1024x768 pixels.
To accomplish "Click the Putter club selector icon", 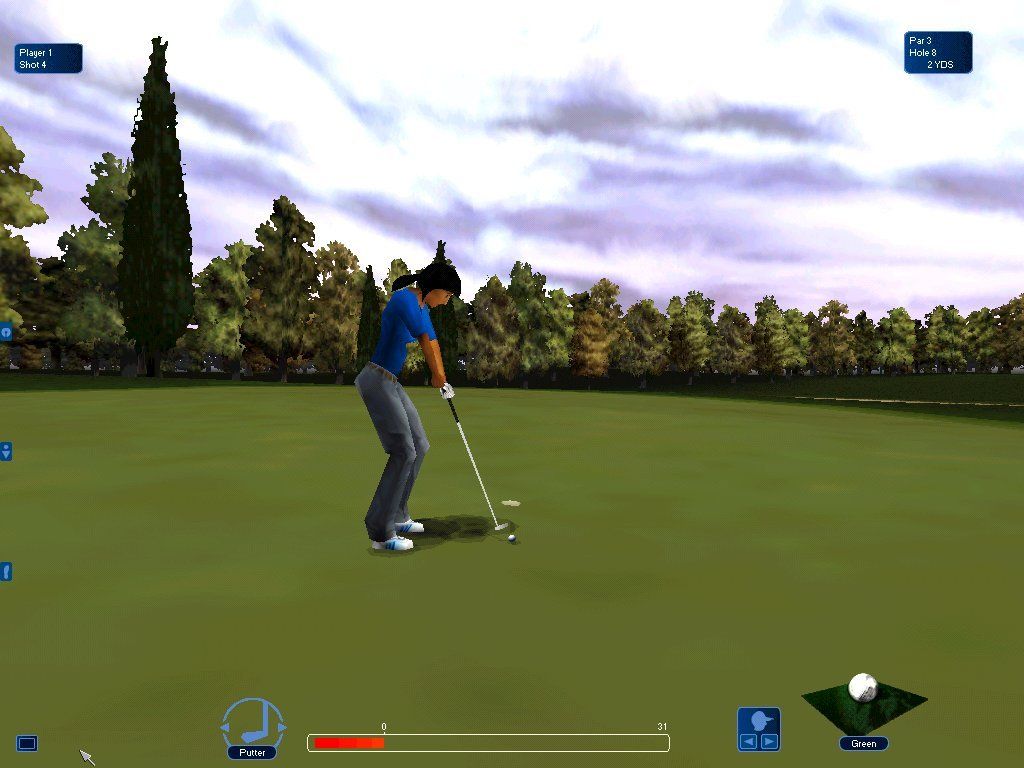I will 253,723.
